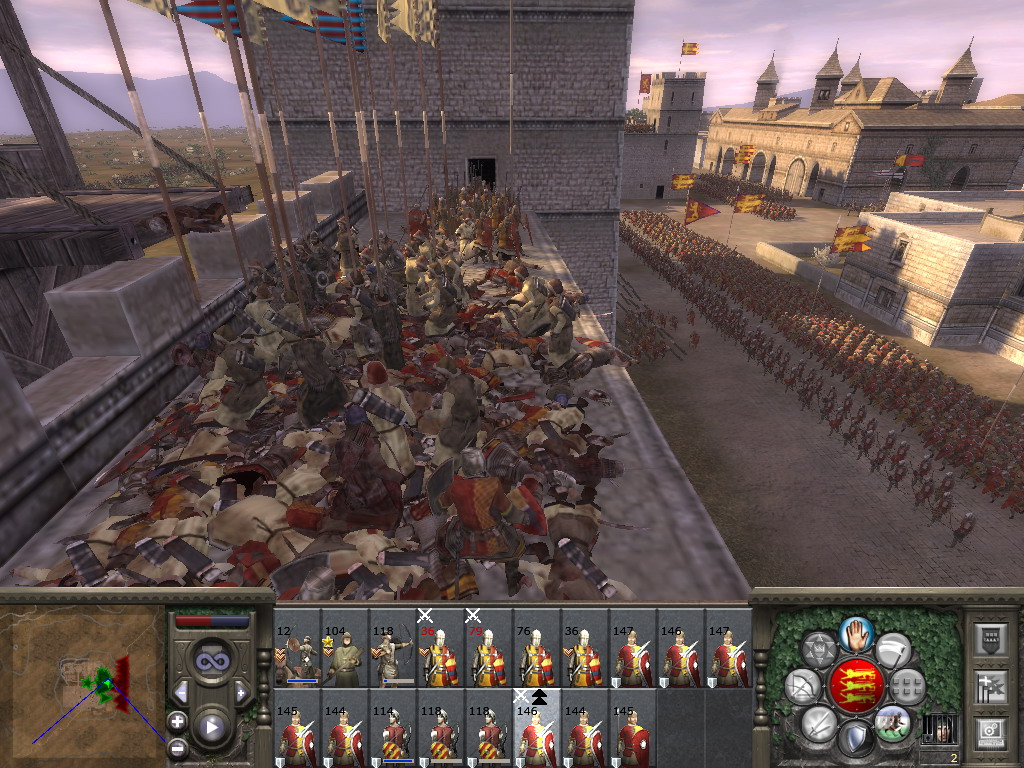
Task: Increase battle speed with the right arrow
Action: pos(240,692)
